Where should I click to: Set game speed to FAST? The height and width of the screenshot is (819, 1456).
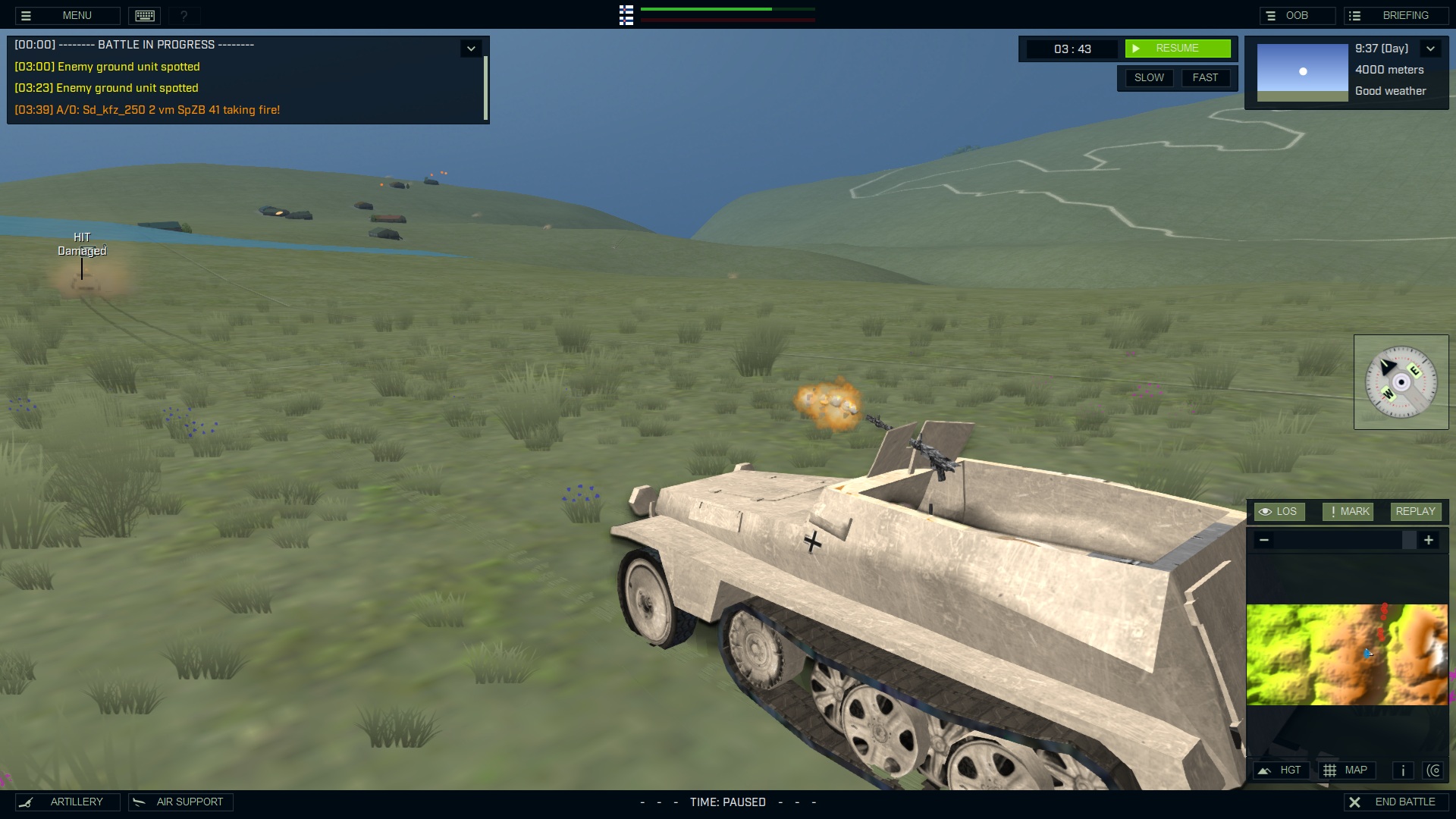point(1206,77)
